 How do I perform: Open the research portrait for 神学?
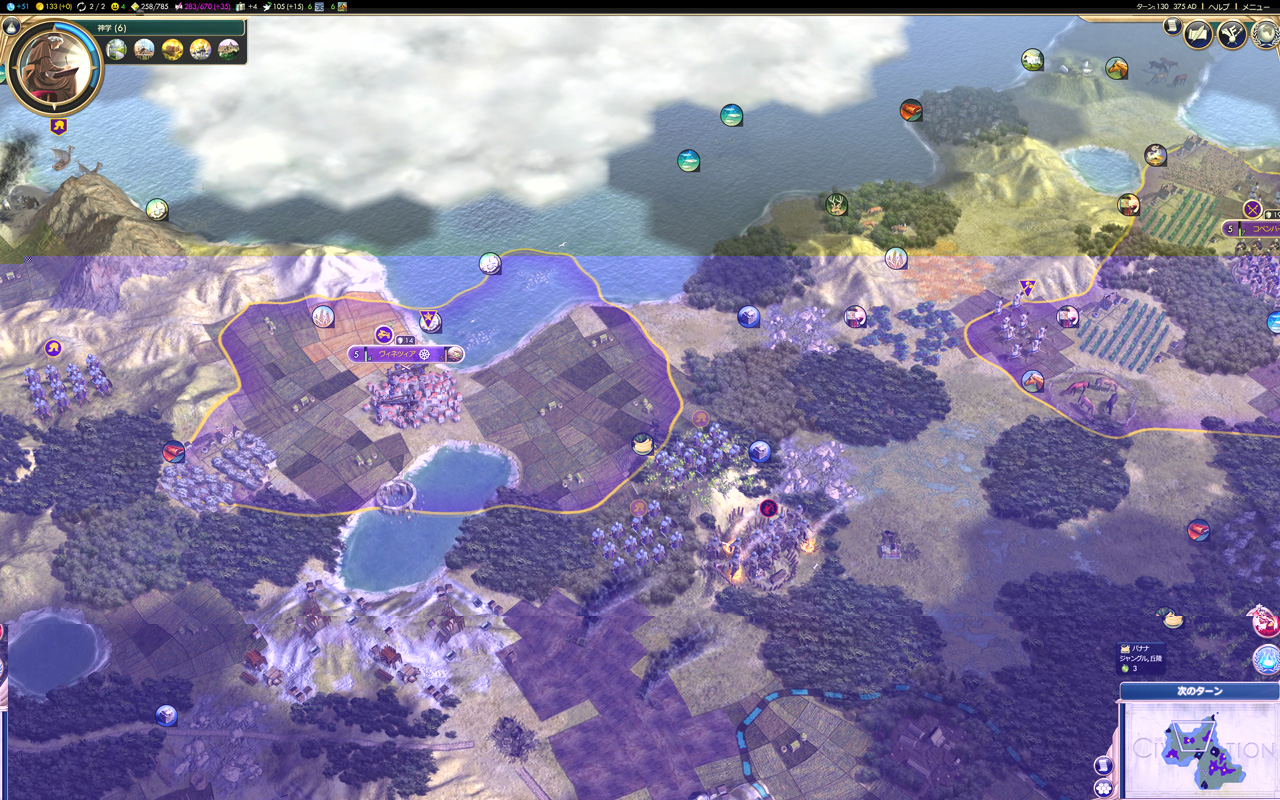click(x=55, y=67)
